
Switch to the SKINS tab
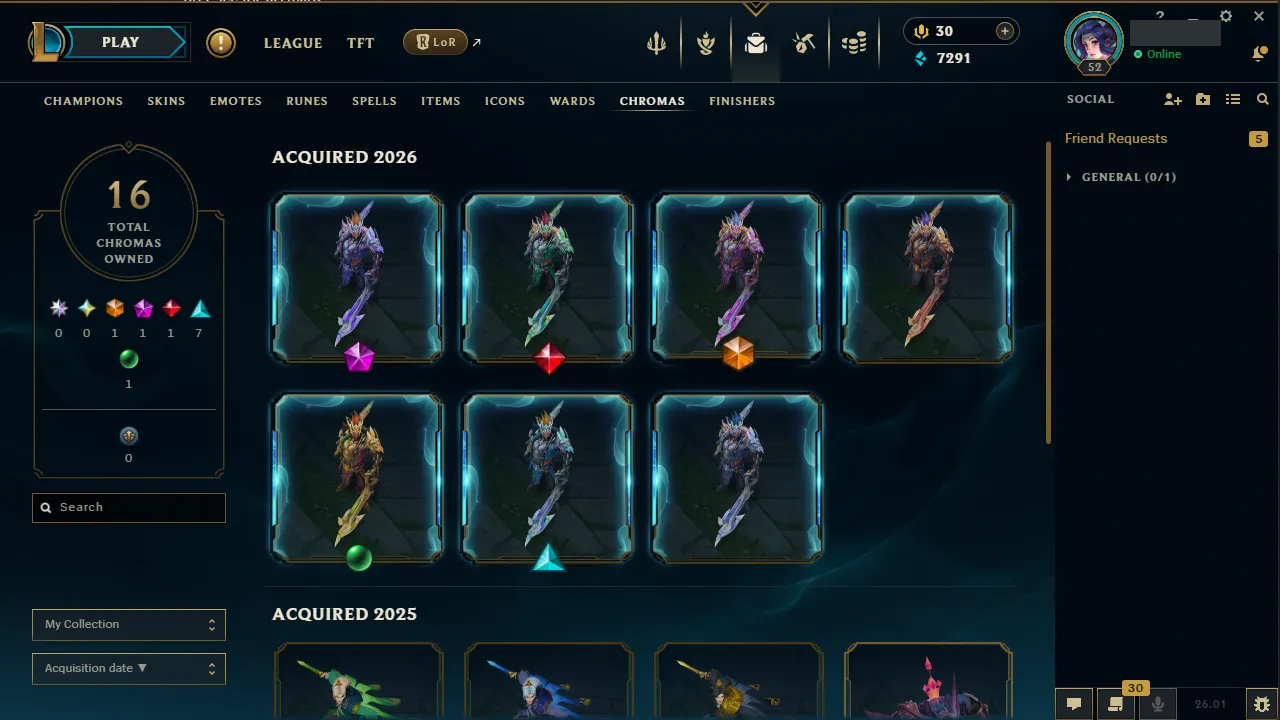point(166,101)
